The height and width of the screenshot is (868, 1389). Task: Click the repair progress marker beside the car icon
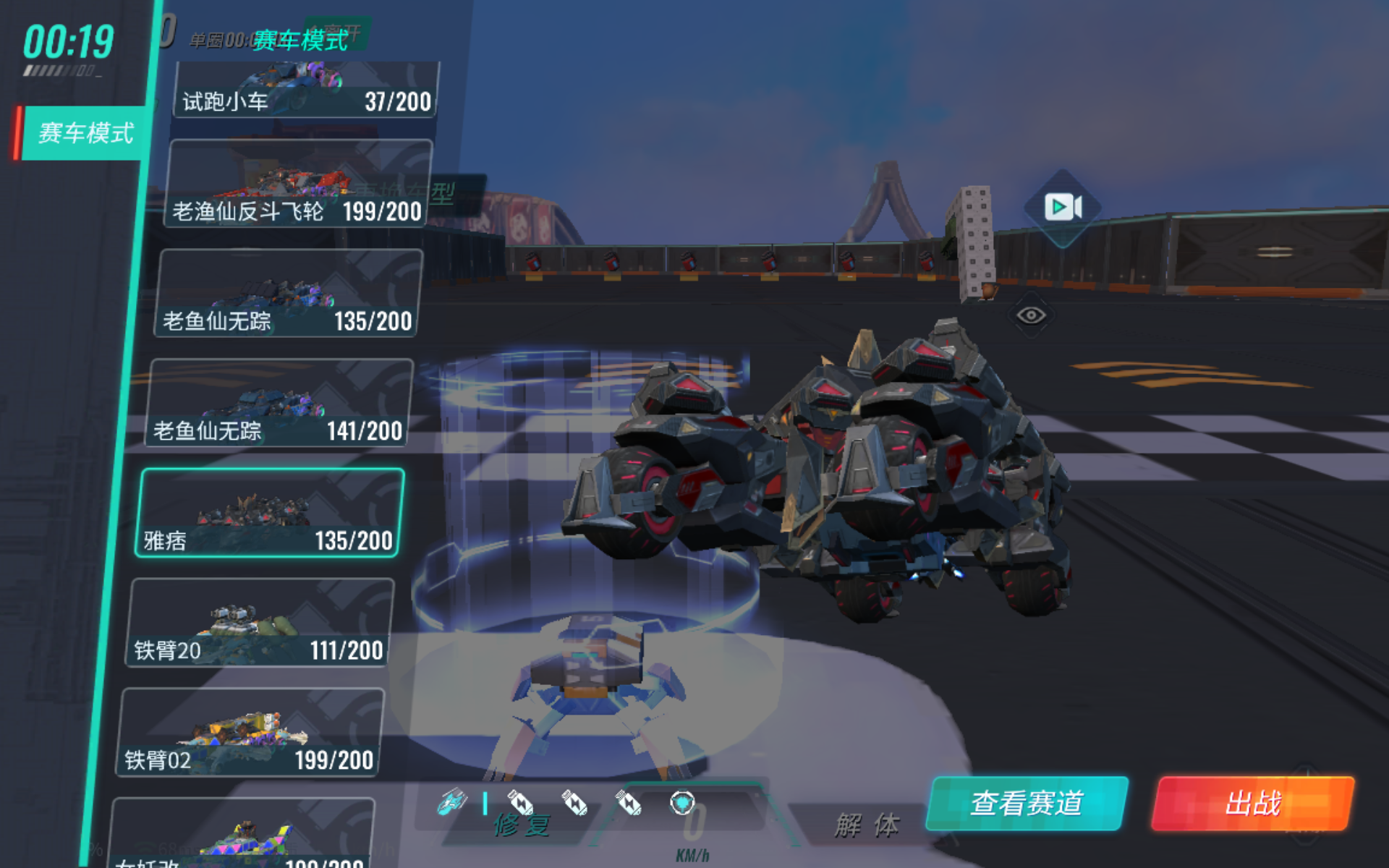[x=486, y=803]
